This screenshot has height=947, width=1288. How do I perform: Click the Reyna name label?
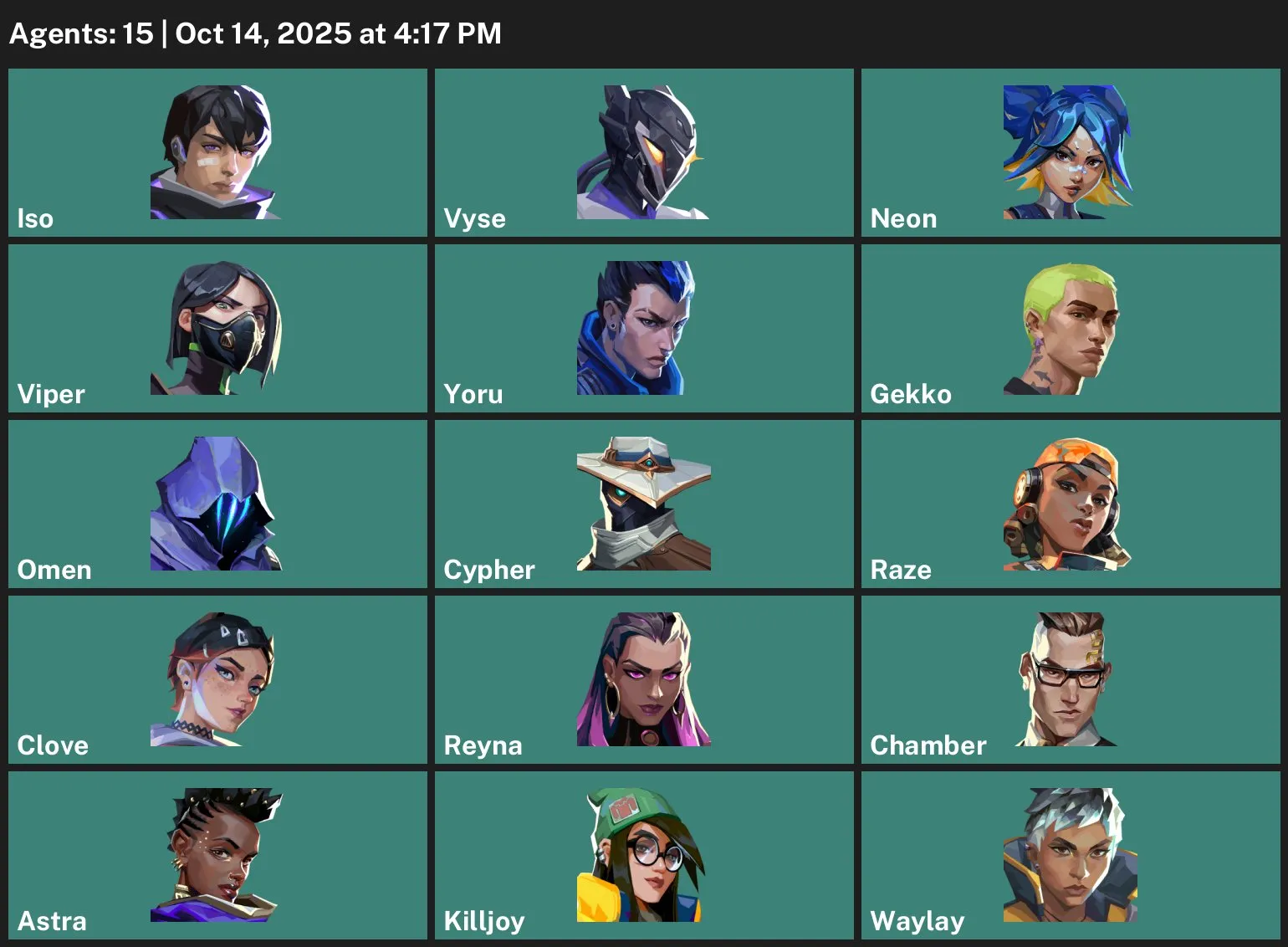click(x=483, y=745)
